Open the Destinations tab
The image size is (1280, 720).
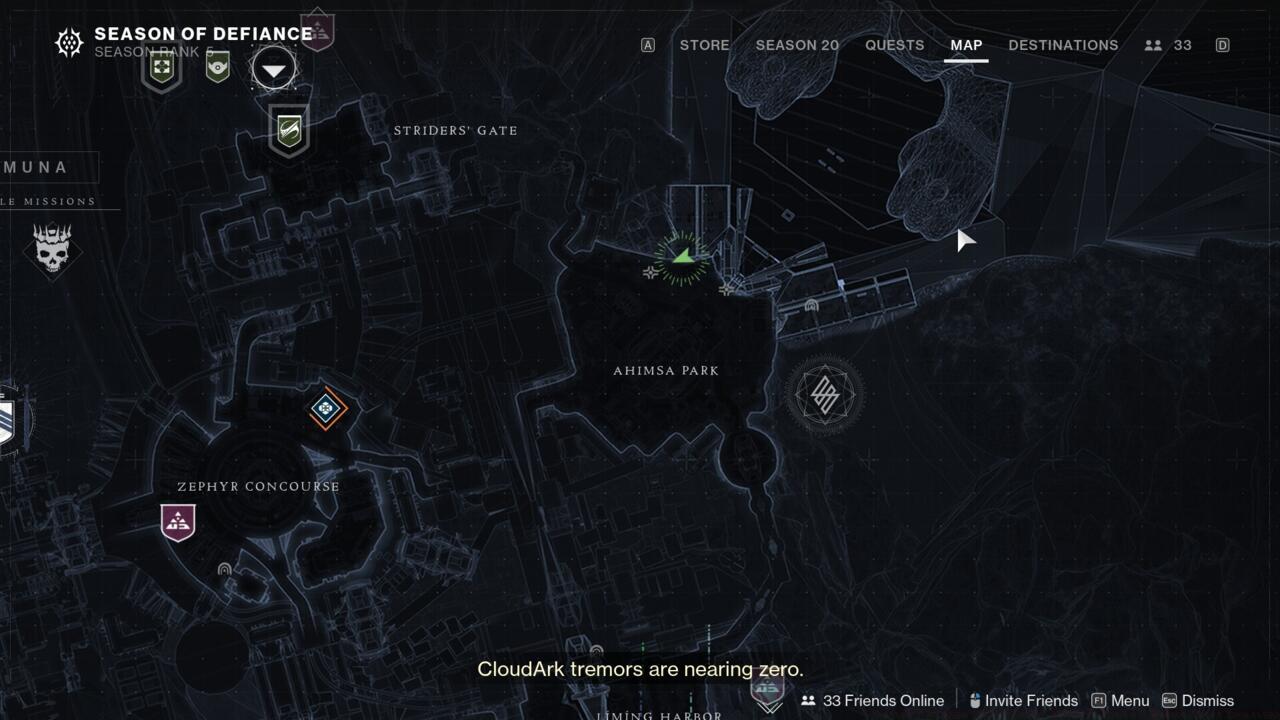point(1063,45)
